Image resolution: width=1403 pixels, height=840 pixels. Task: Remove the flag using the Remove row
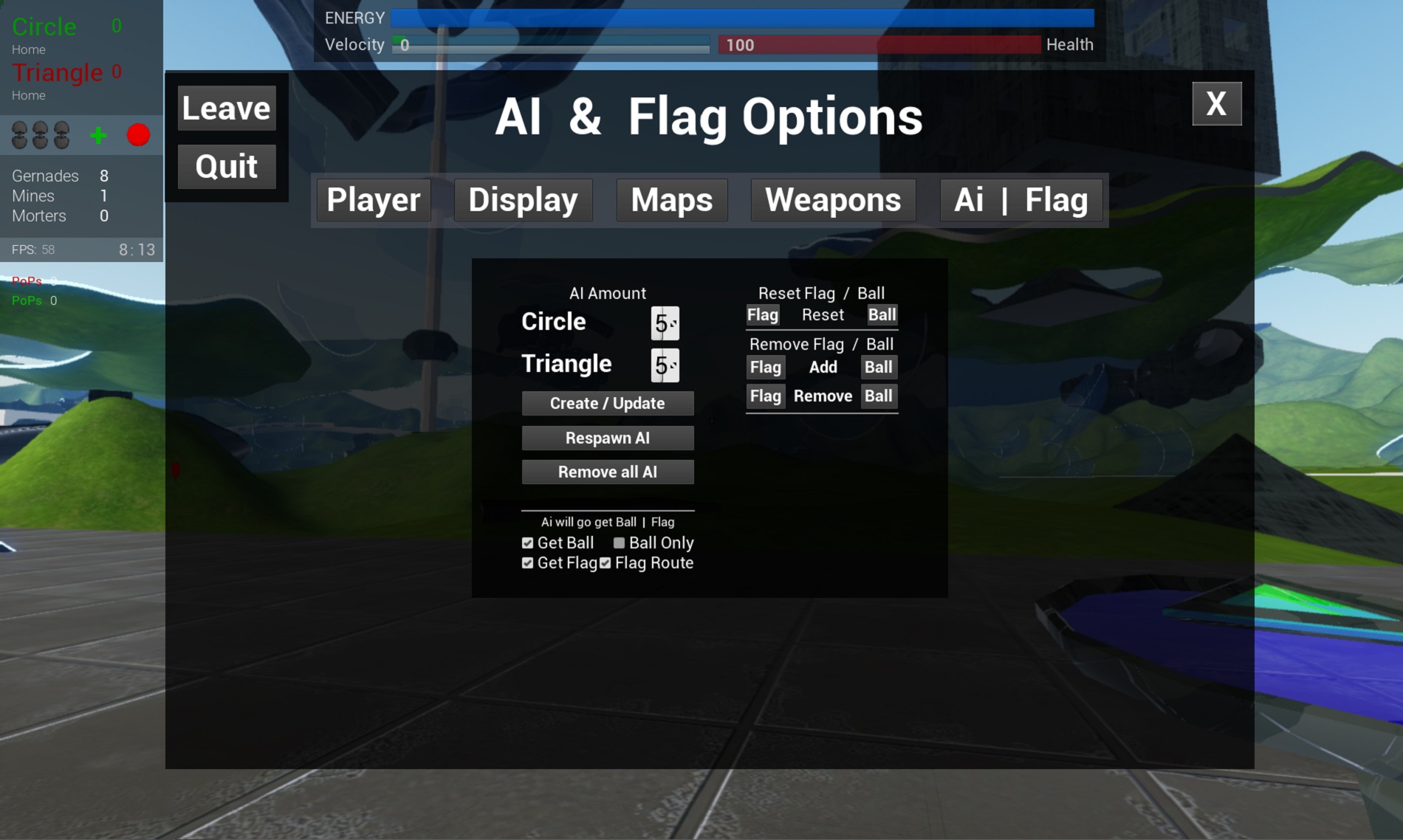point(765,396)
